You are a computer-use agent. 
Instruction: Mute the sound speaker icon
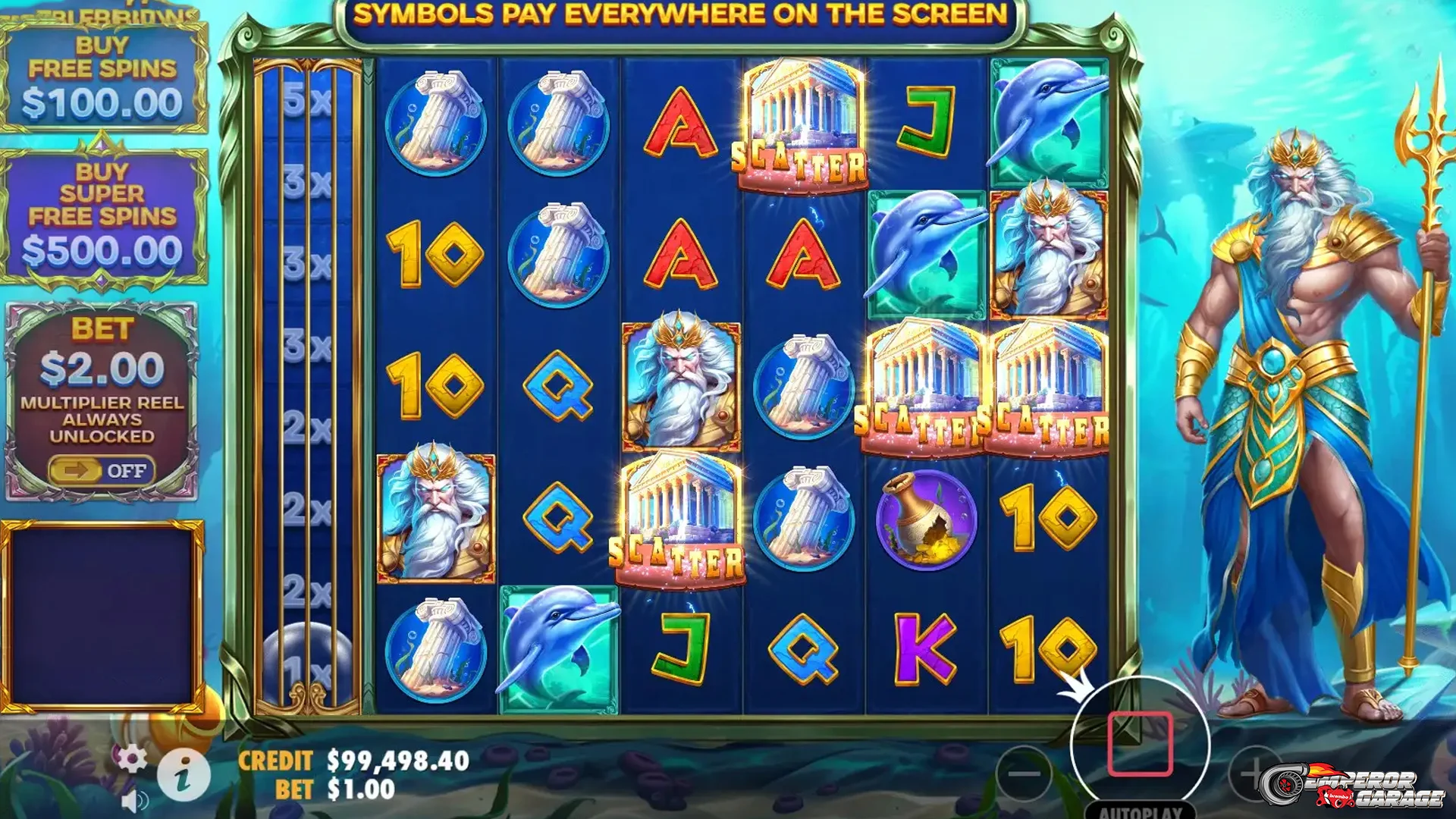(135, 802)
